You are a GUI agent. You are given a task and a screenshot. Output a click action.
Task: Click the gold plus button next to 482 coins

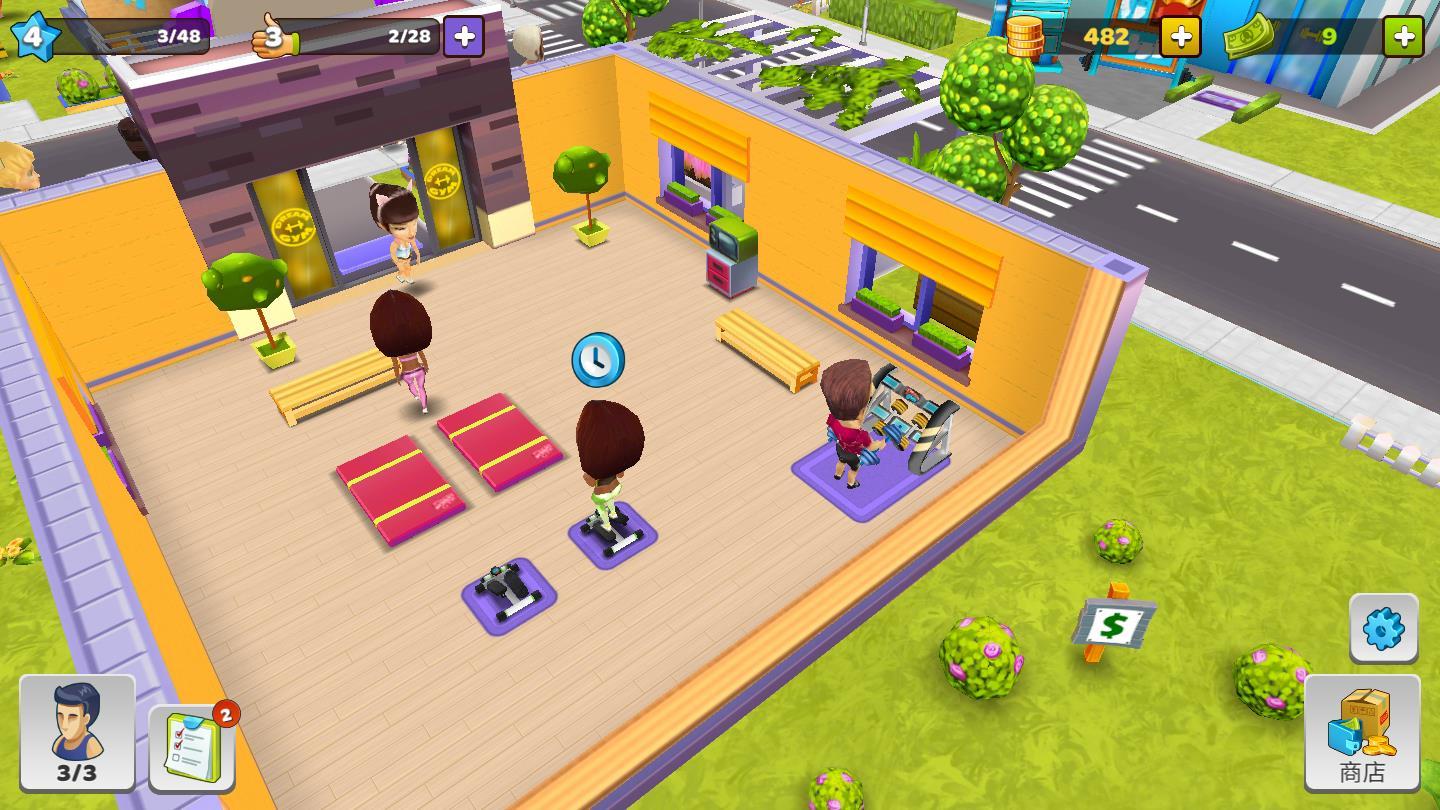[1180, 37]
